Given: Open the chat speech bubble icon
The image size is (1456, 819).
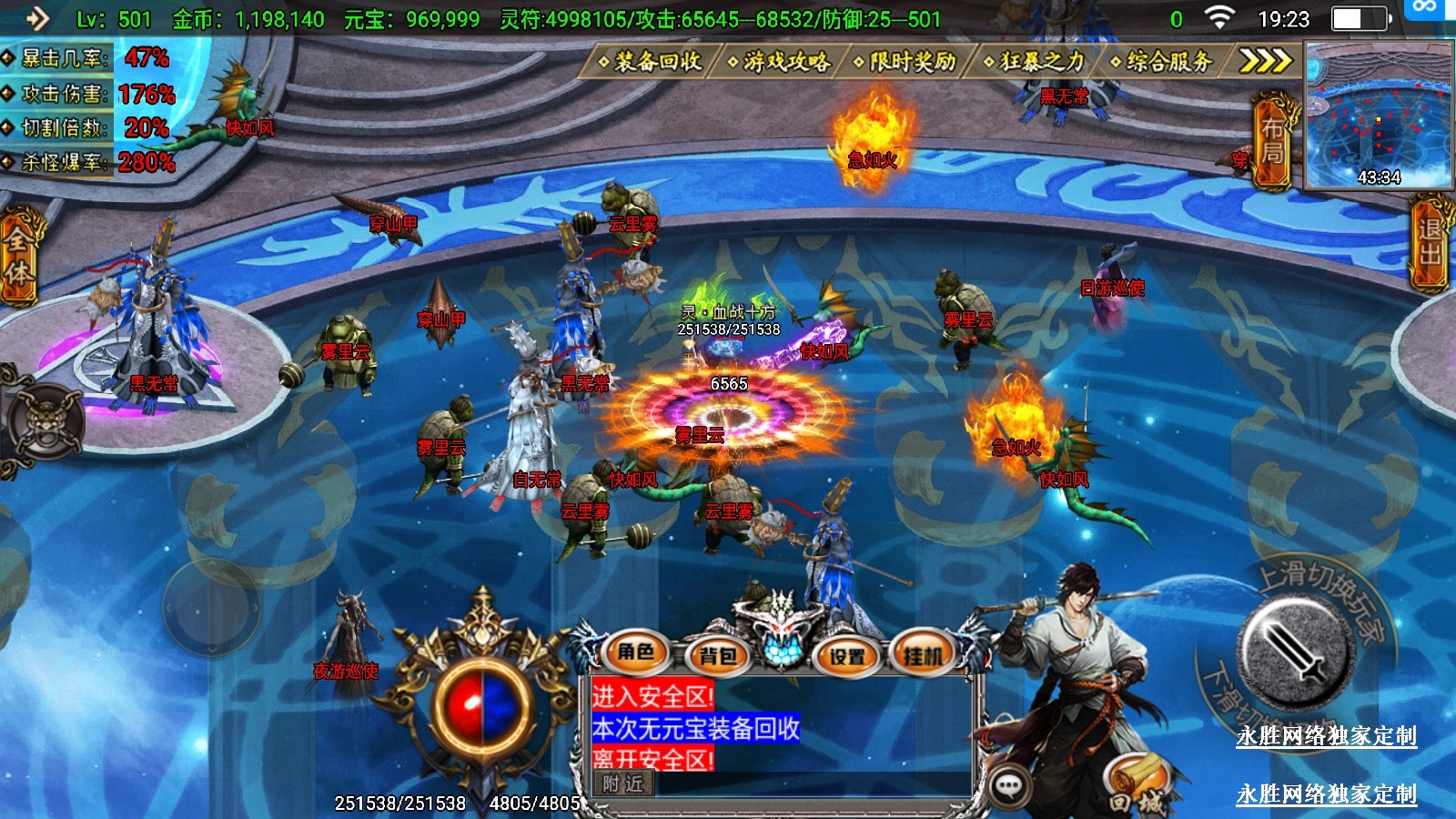Looking at the screenshot, I should pyautogui.click(x=1008, y=786).
